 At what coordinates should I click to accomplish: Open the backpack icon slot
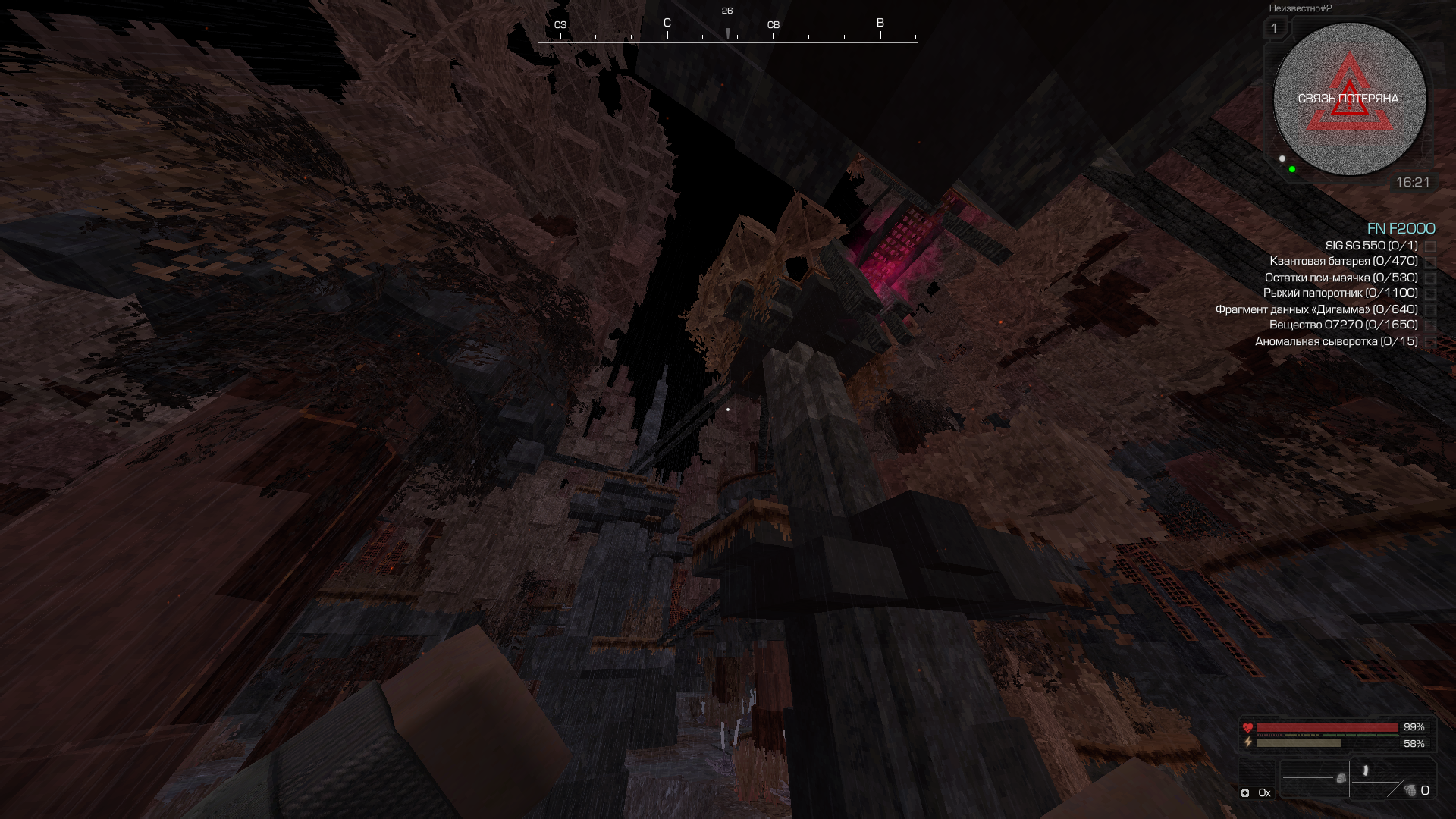[1341, 778]
